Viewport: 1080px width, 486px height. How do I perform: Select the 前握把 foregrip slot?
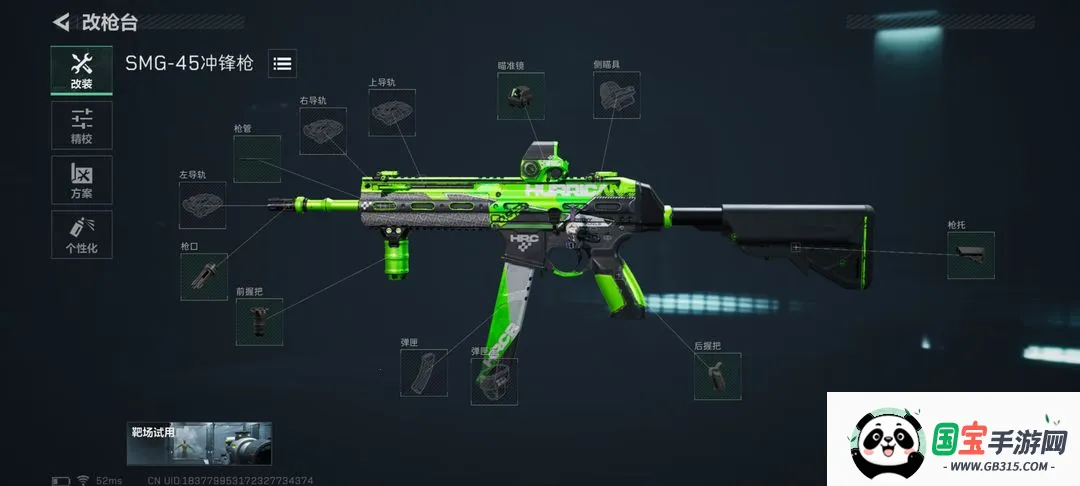[259, 322]
